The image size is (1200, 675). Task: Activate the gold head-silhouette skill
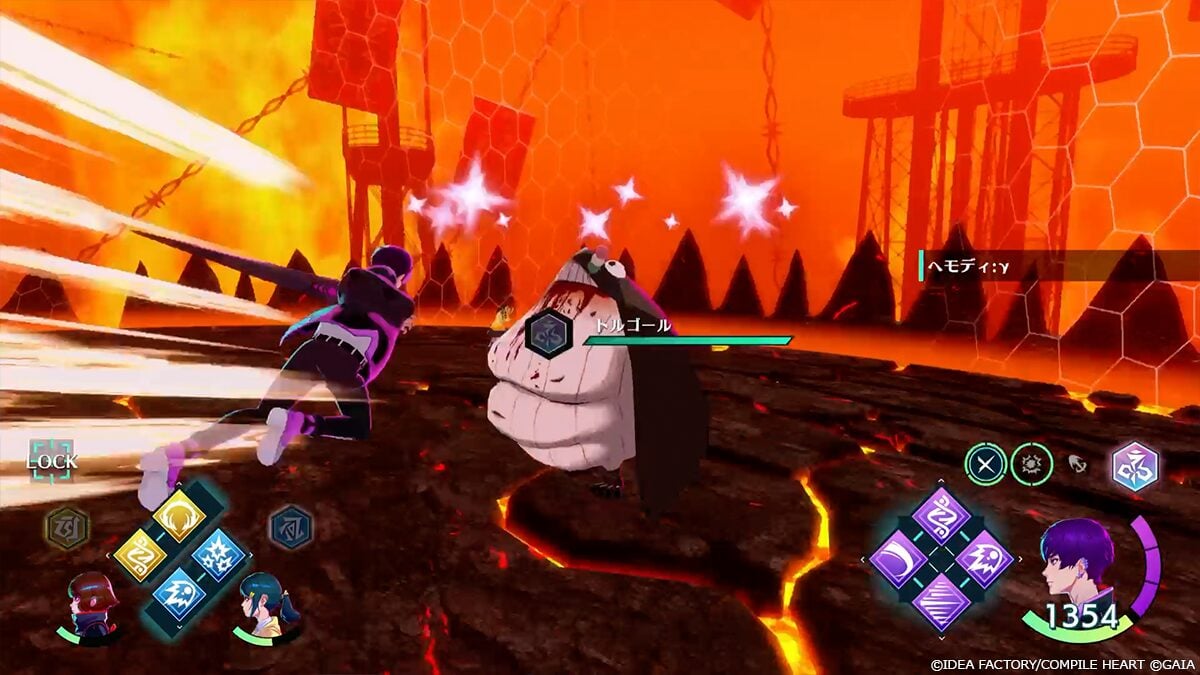click(x=179, y=515)
